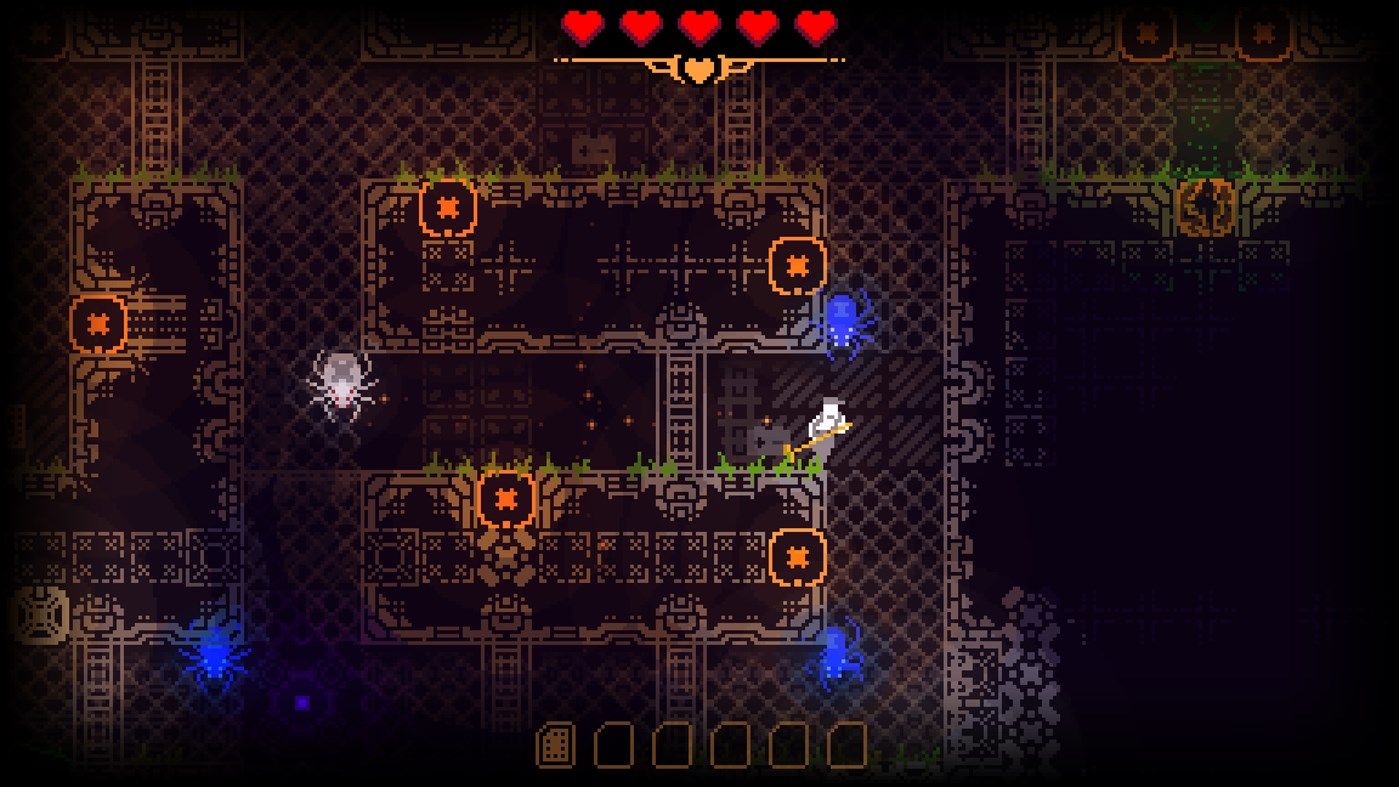Click the purple gem in the bottom-left area
This screenshot has width=1399, height=787.
[x=303, y=703]
